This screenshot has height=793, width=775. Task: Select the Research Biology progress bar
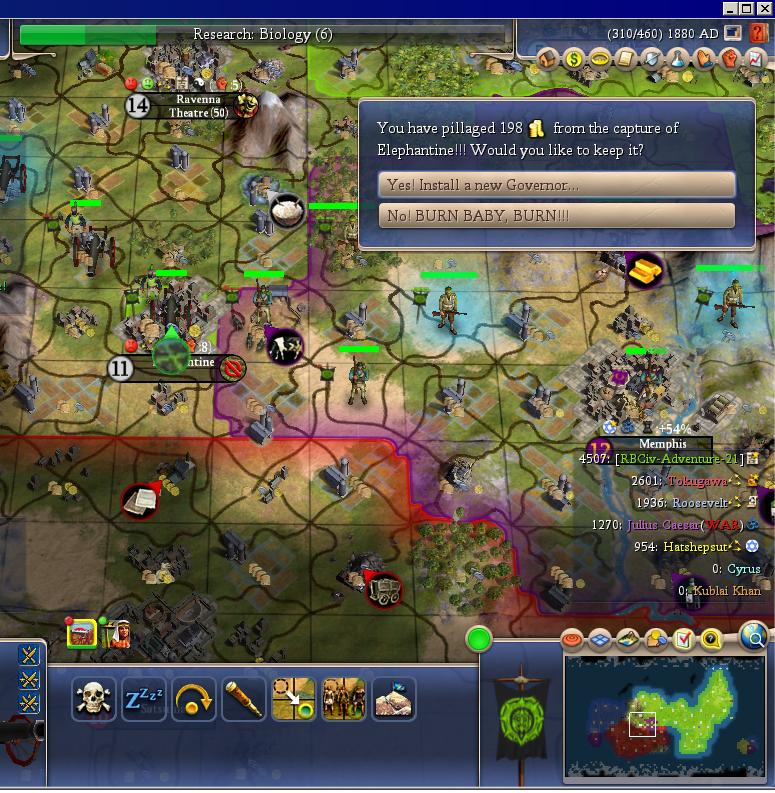click(x=263, y=35)
